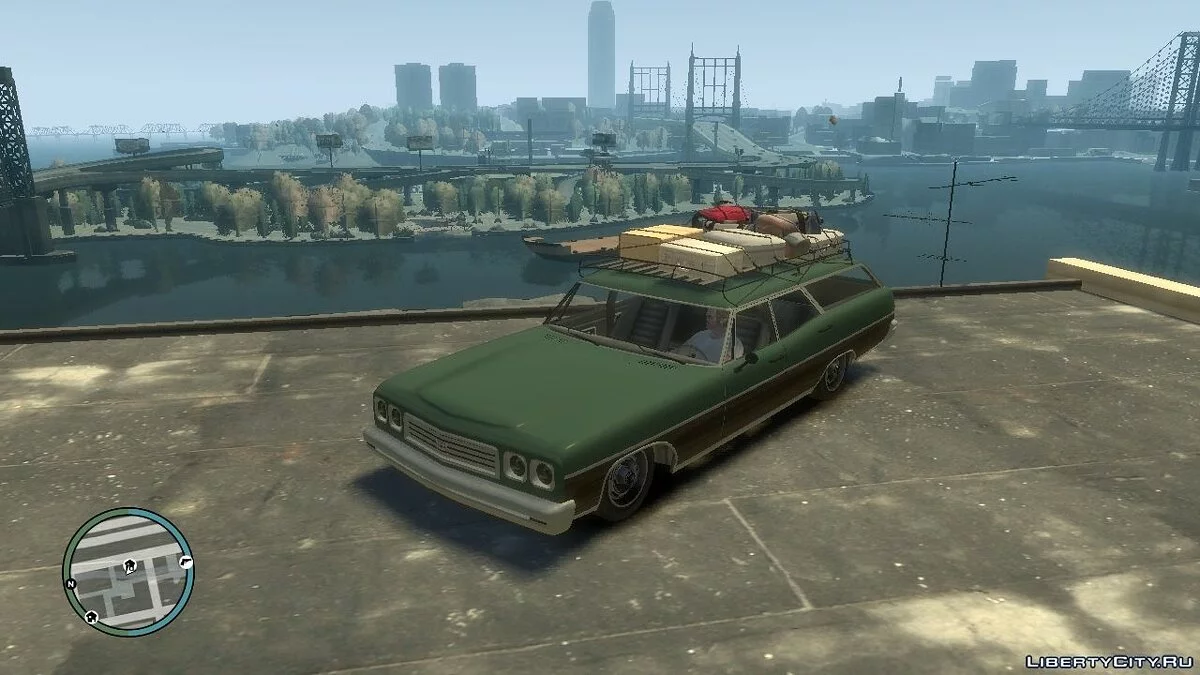The height and width of the screenshot is (675, 1200).
Task: Click the north 'N' compass marker
Action: coord(71,582)
